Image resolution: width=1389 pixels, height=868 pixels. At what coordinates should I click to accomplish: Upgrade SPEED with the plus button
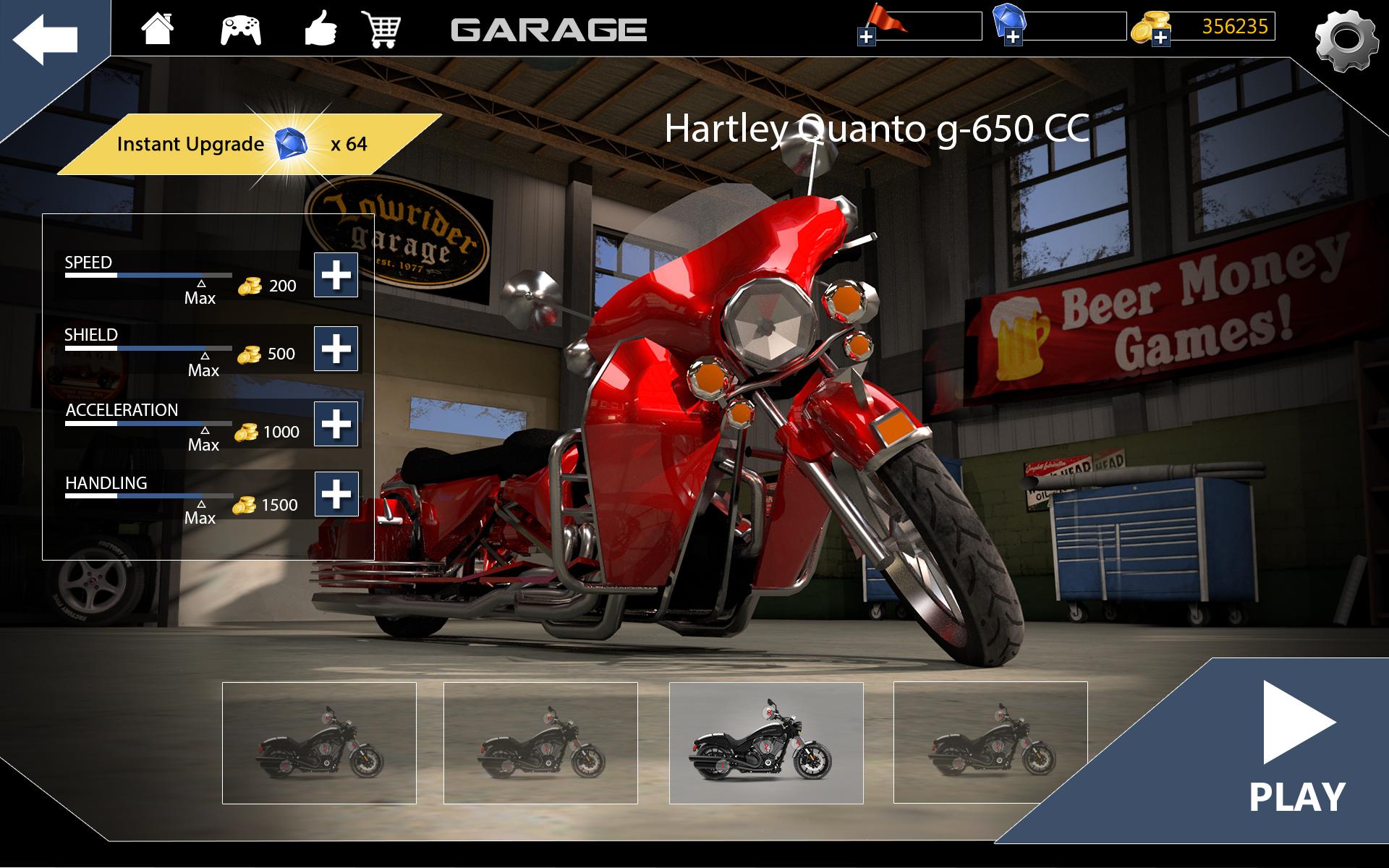click(x=337, y=276)
